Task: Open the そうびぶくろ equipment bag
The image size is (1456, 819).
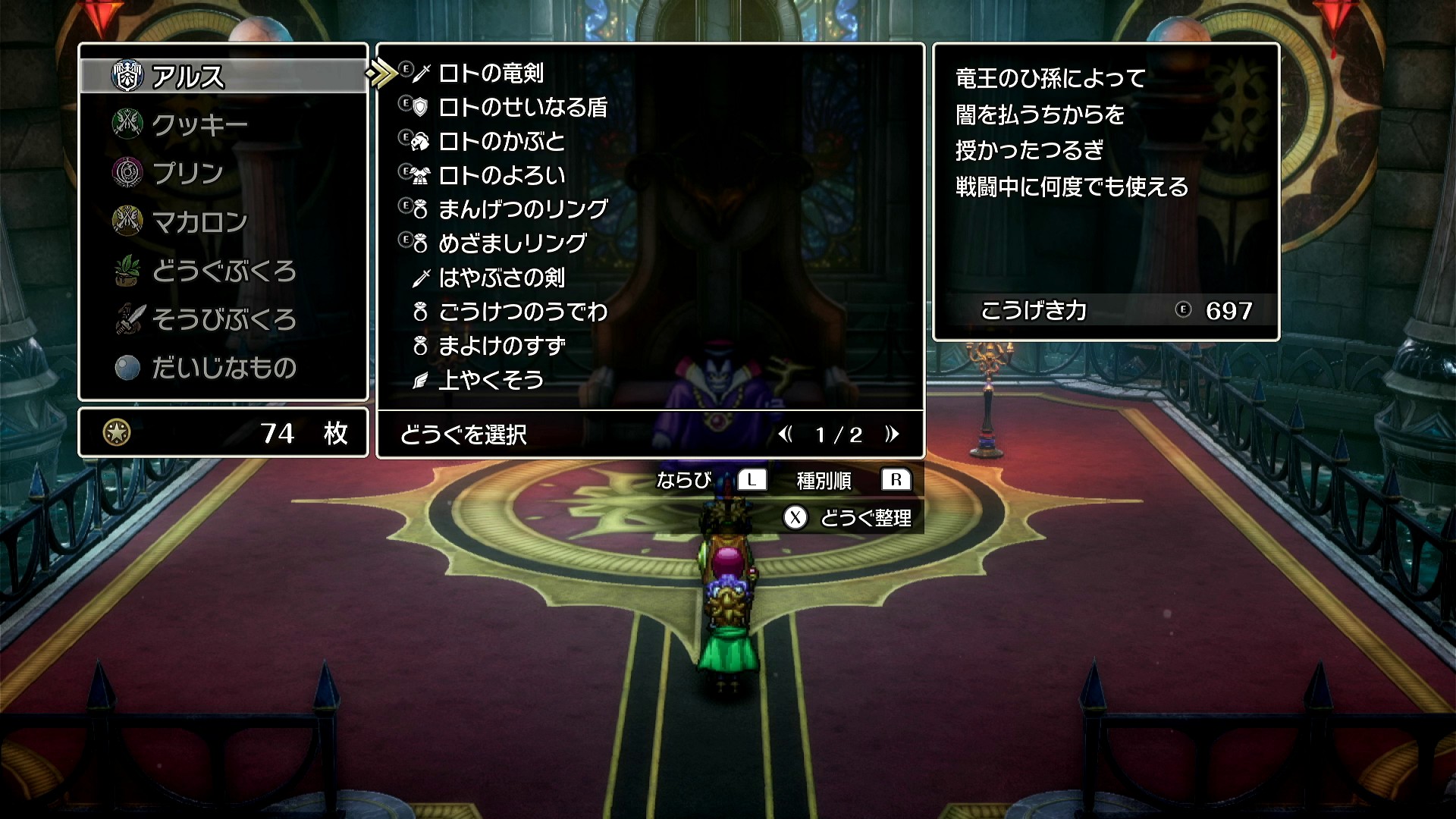Action: (223, 319)
